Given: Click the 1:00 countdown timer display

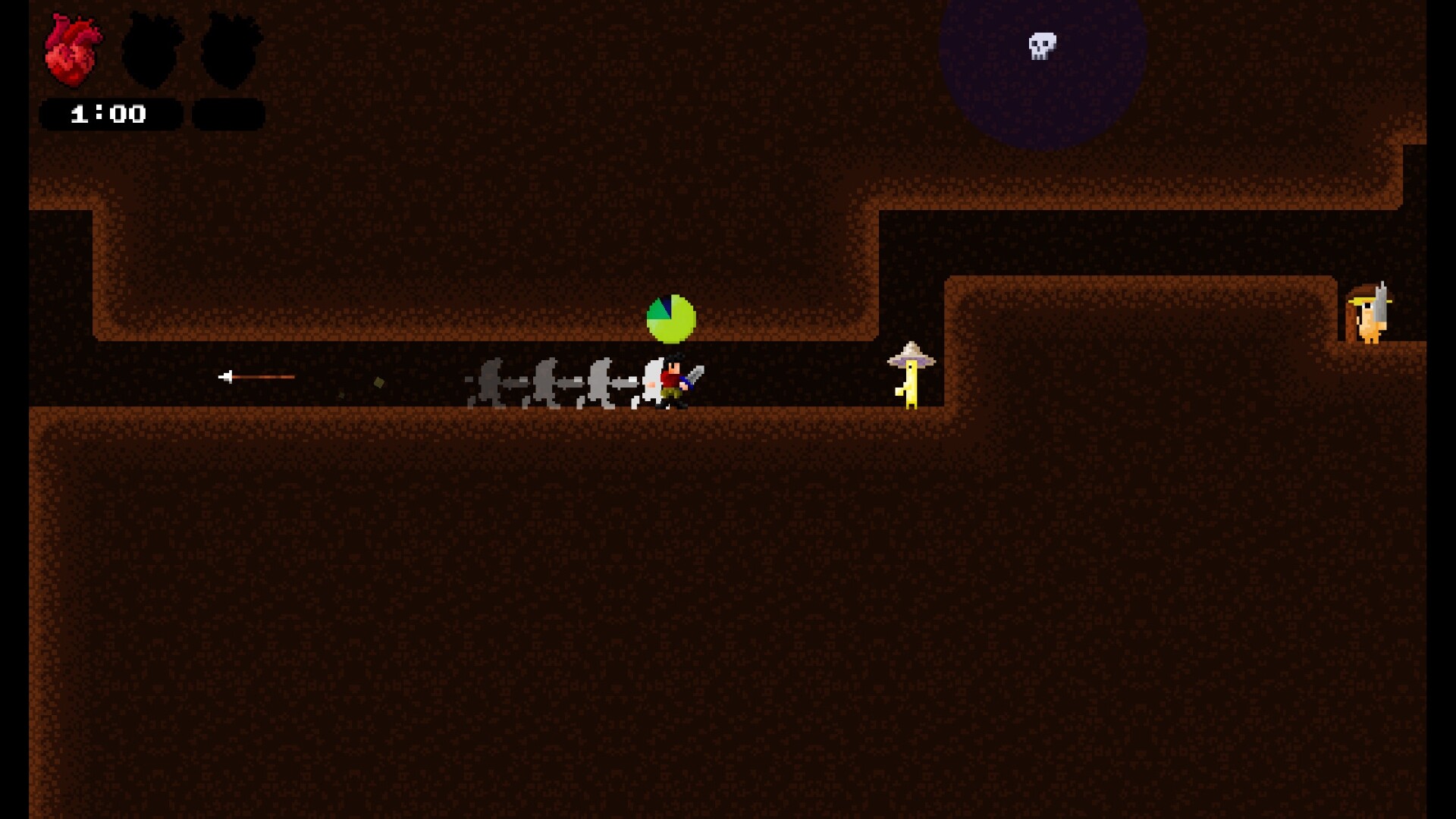Looking at the screenshot, I should point(108,114).
